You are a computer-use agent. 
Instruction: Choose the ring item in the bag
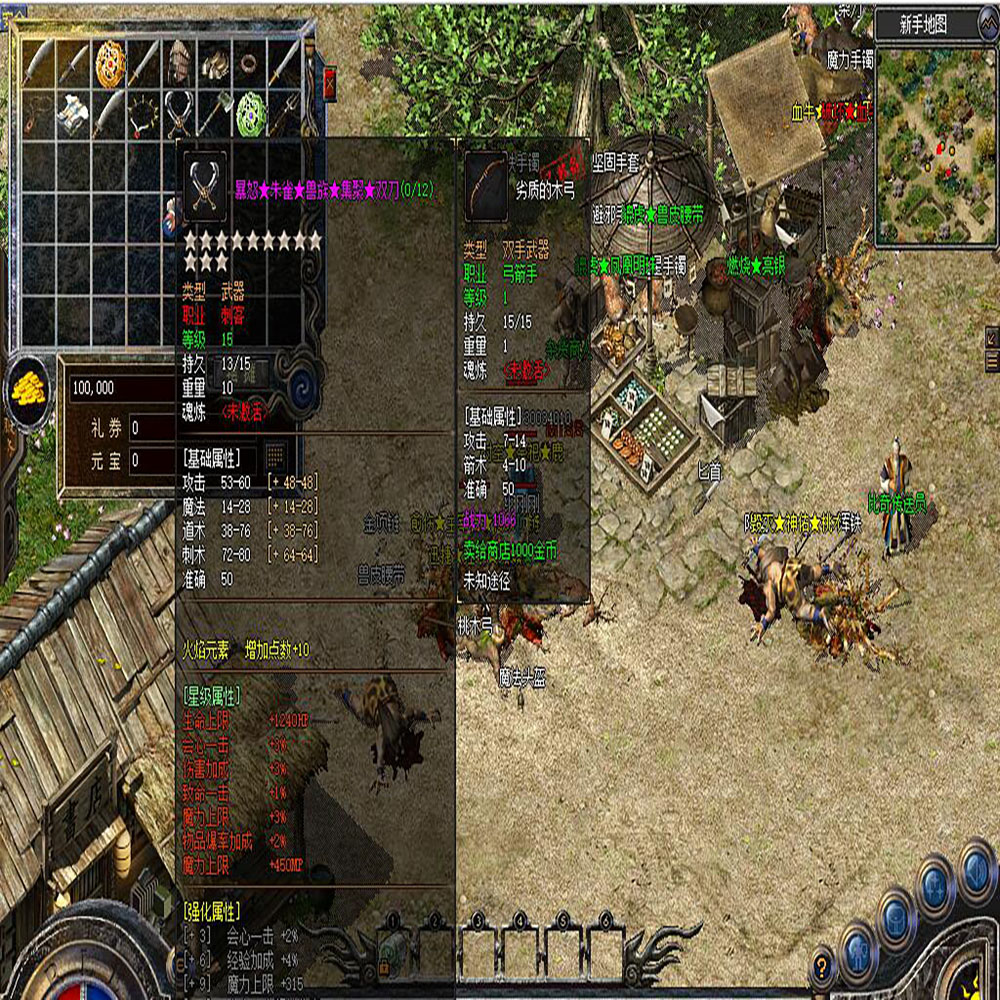249,63
